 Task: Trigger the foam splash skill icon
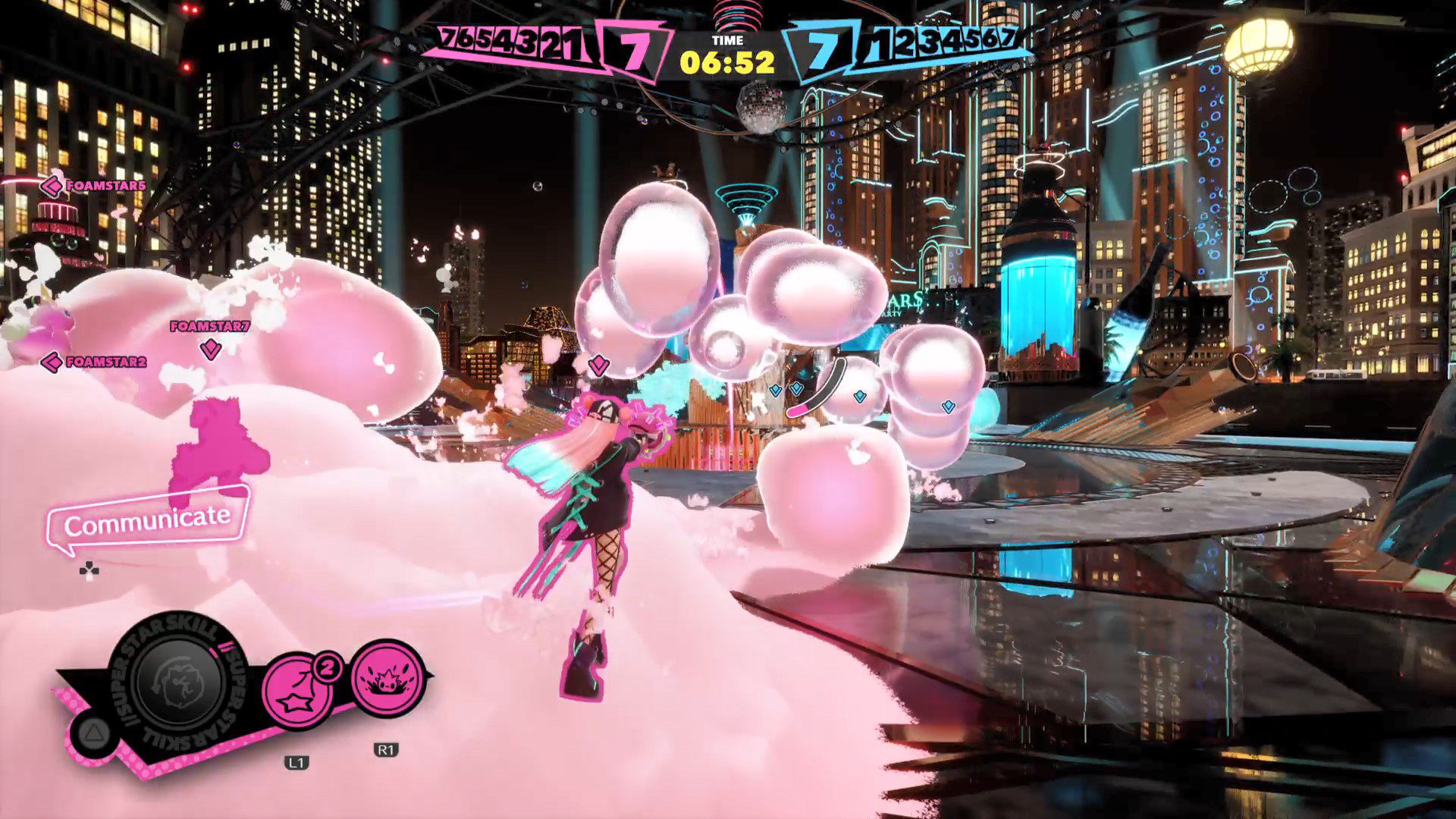pos(388,679)
